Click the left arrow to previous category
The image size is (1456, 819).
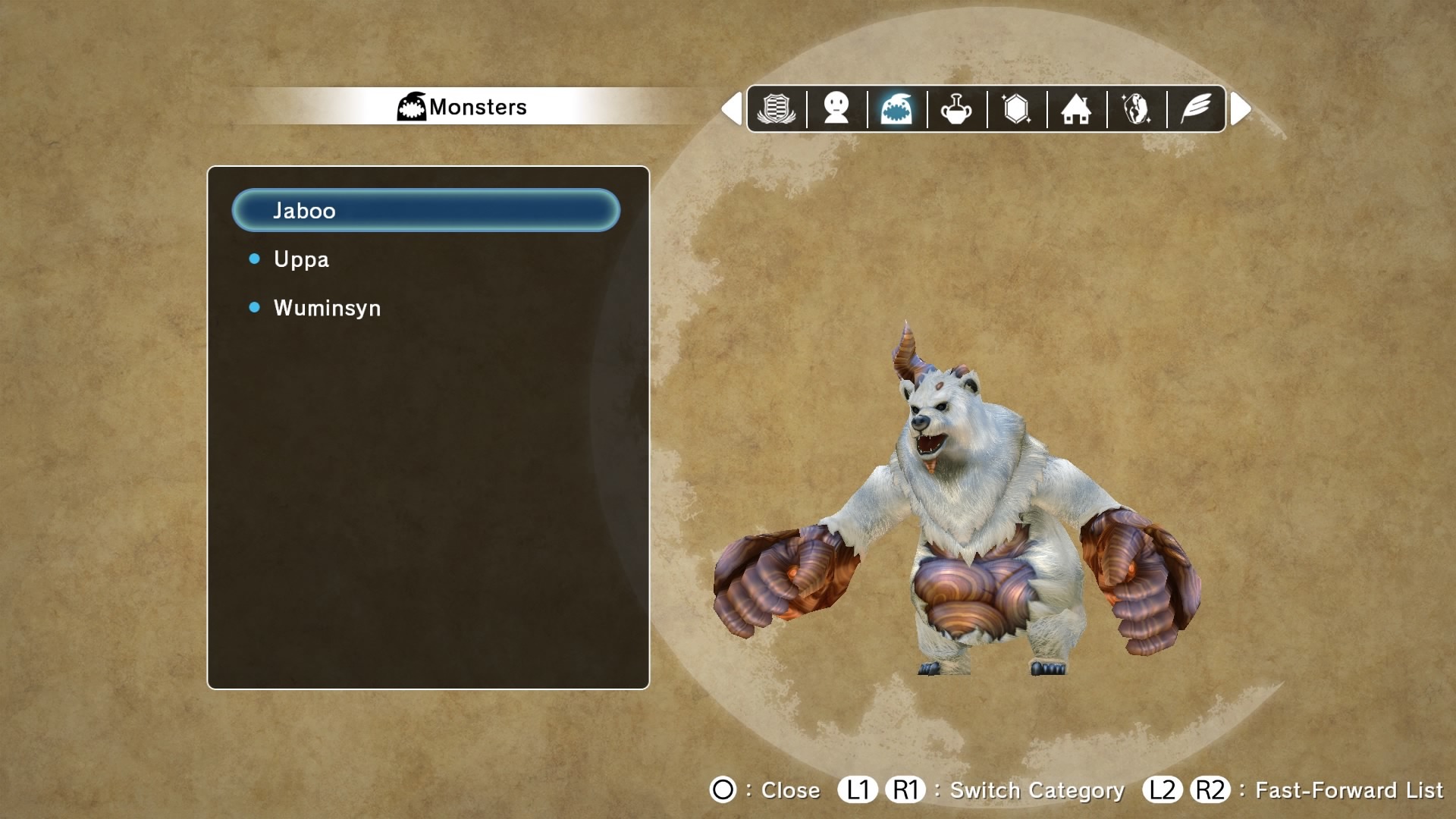pyautogui.click(x=732, y=109)
